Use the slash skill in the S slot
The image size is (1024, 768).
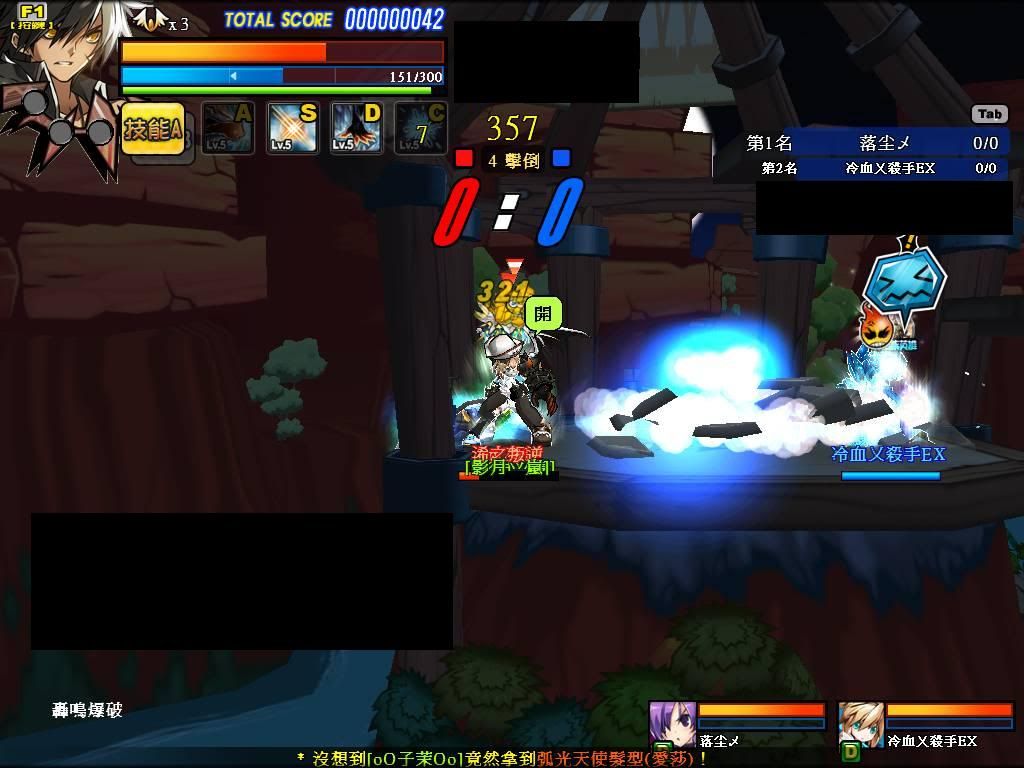[292, 129]
